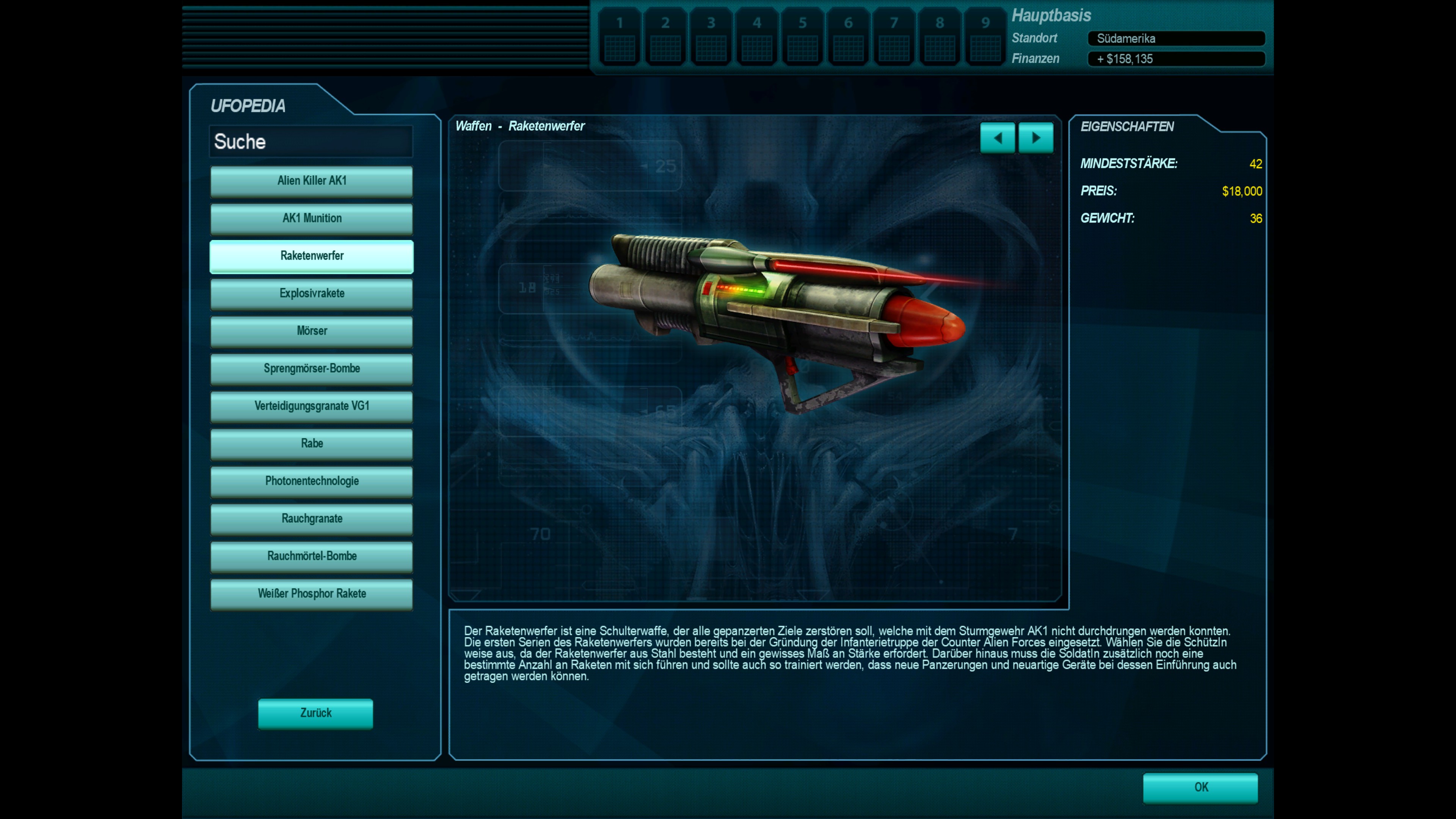The width and height of the screenshot is (1456, 819).
Task: Choose the Weißer Phosphor Rakete entry
Action: click(x=311, y=594)
